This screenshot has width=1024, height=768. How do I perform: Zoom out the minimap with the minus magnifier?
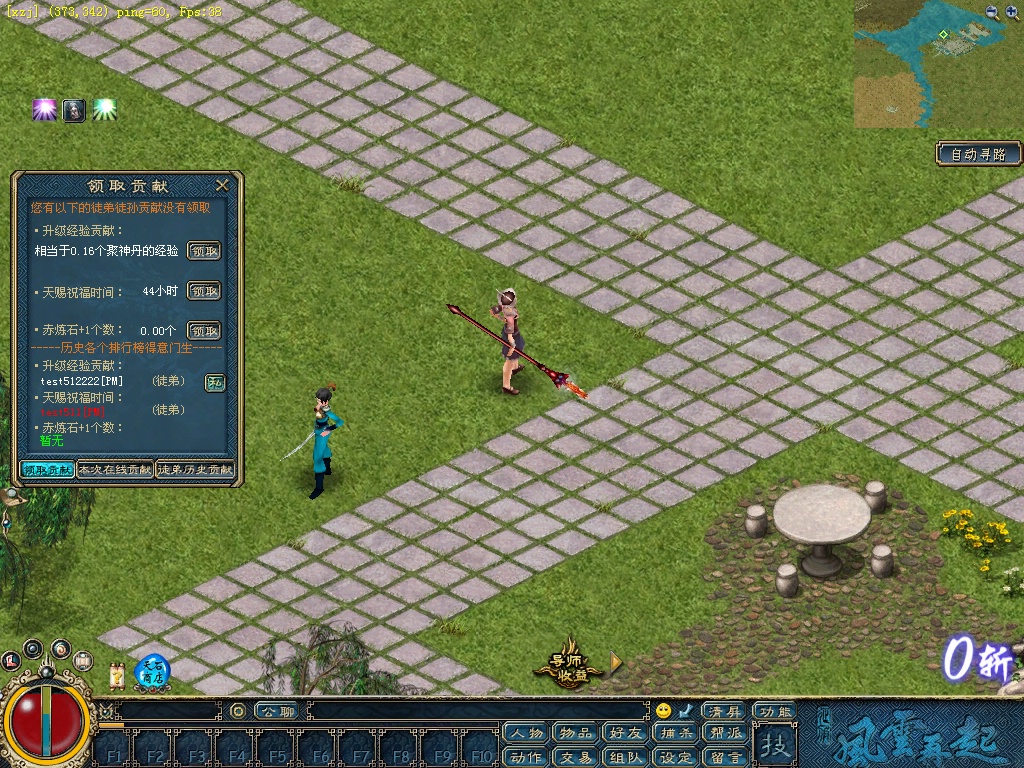coord(992,12)
